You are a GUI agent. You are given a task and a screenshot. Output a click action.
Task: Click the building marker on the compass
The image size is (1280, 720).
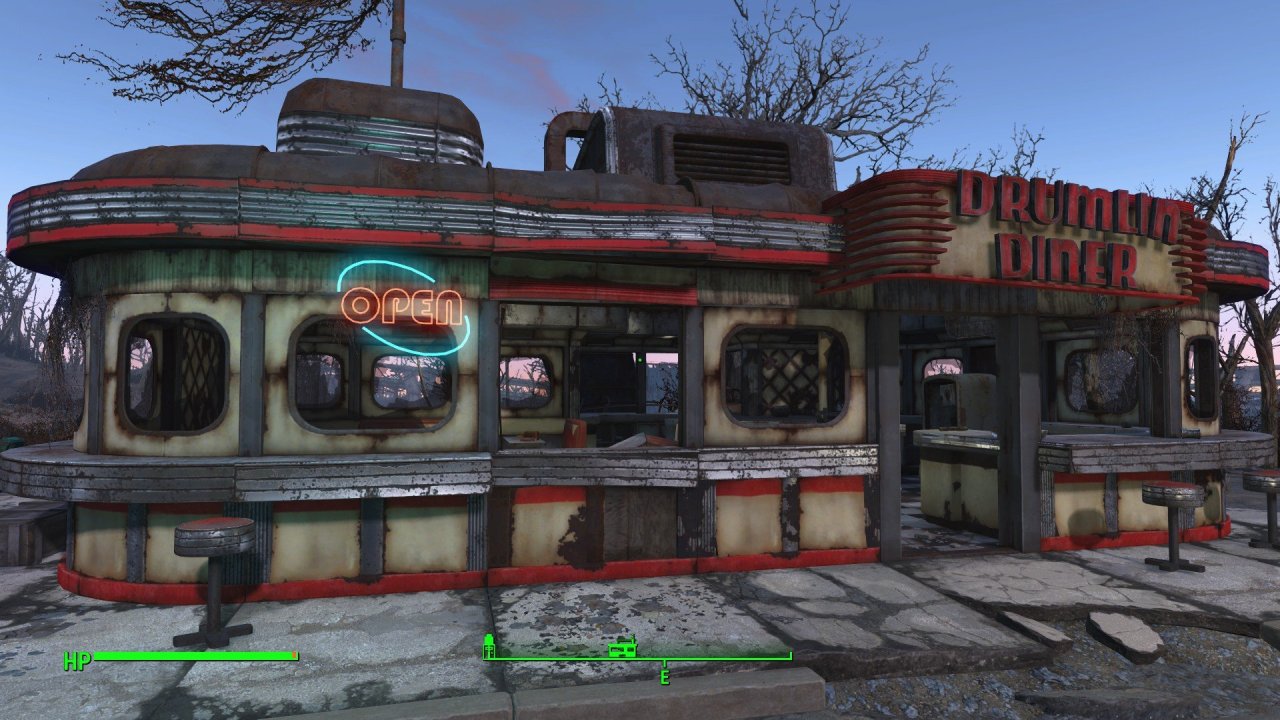click(x=622, y=648)
